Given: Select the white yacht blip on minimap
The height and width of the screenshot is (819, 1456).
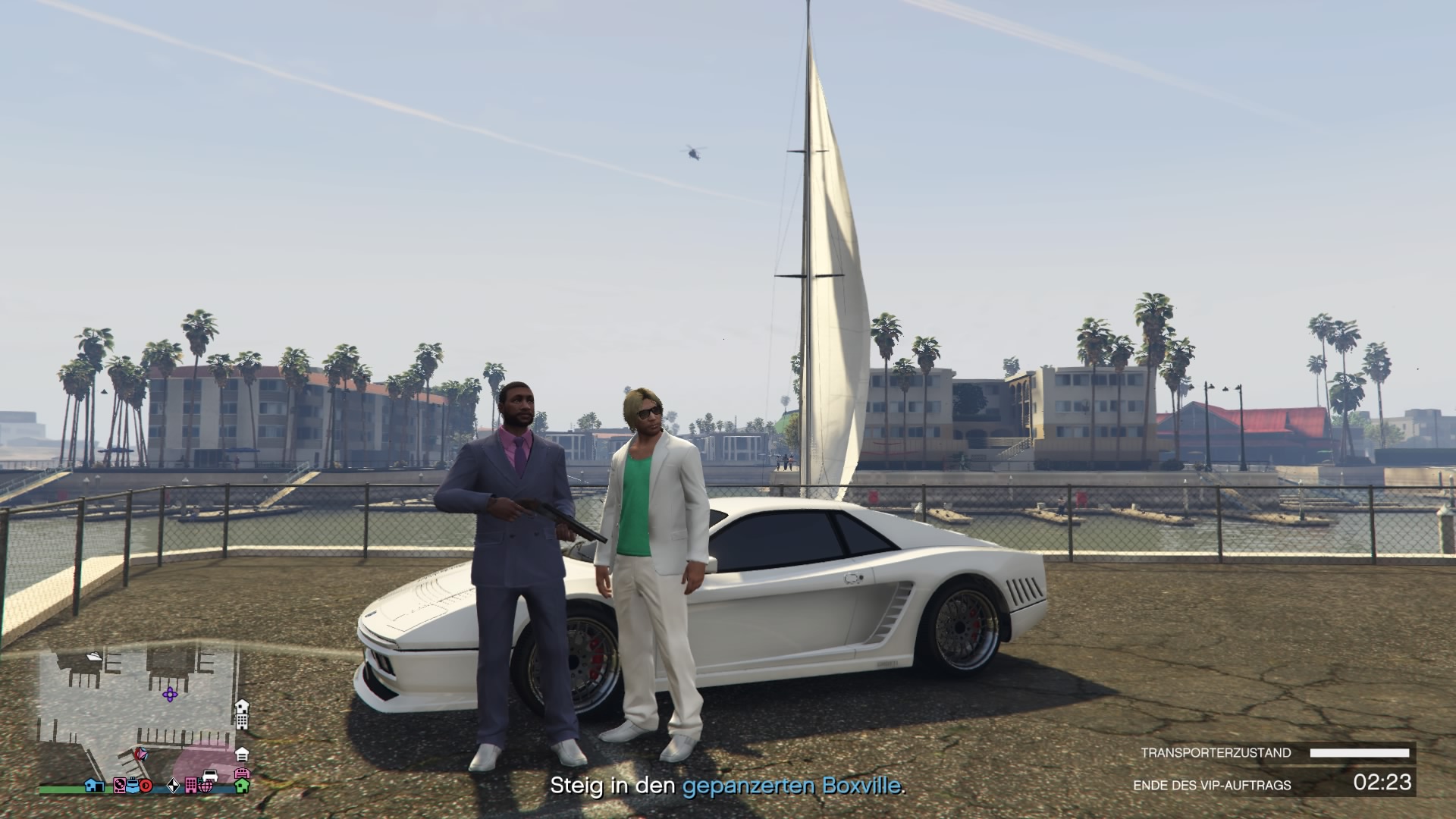Looking at the screenshot, I should (94, 656).
